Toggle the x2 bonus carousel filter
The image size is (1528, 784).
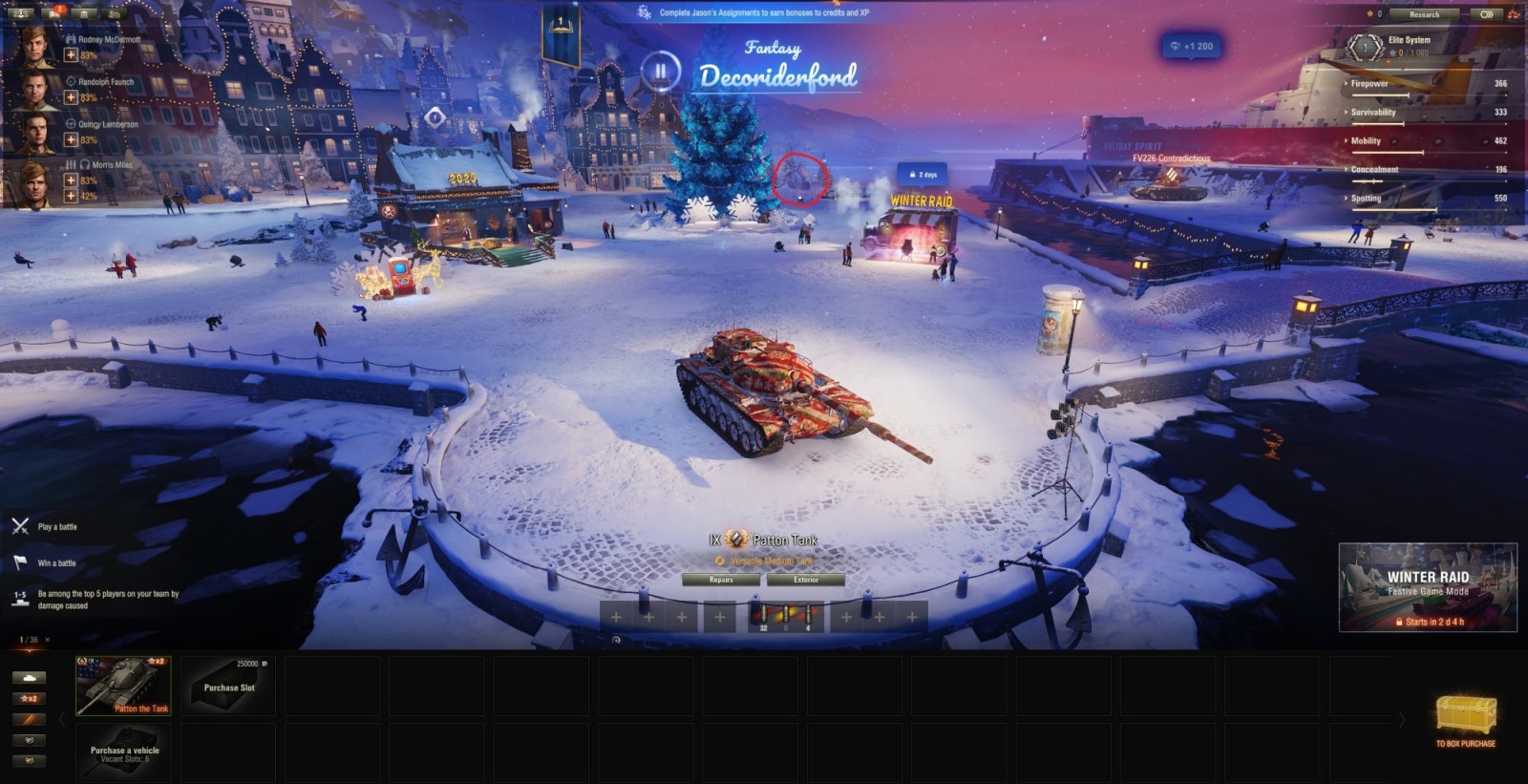pos(29,698)
